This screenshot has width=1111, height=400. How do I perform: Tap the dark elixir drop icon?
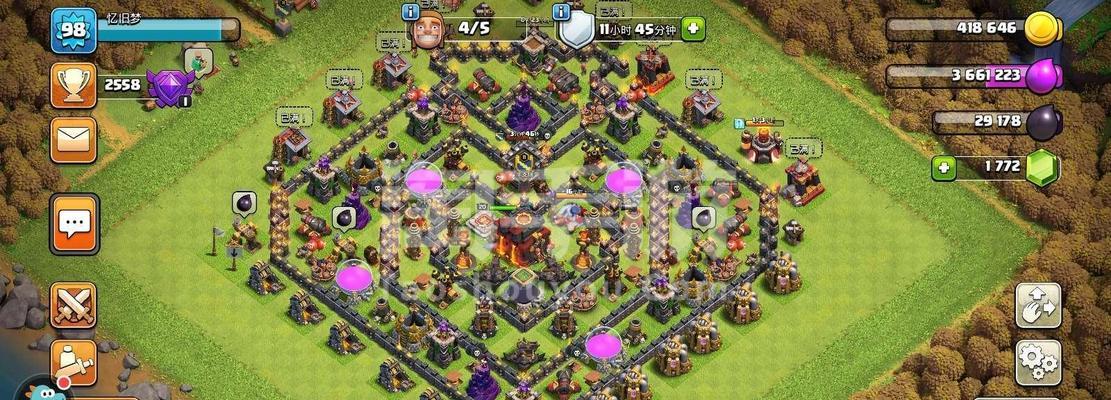pyautogui.click(x=1042, y=122)
